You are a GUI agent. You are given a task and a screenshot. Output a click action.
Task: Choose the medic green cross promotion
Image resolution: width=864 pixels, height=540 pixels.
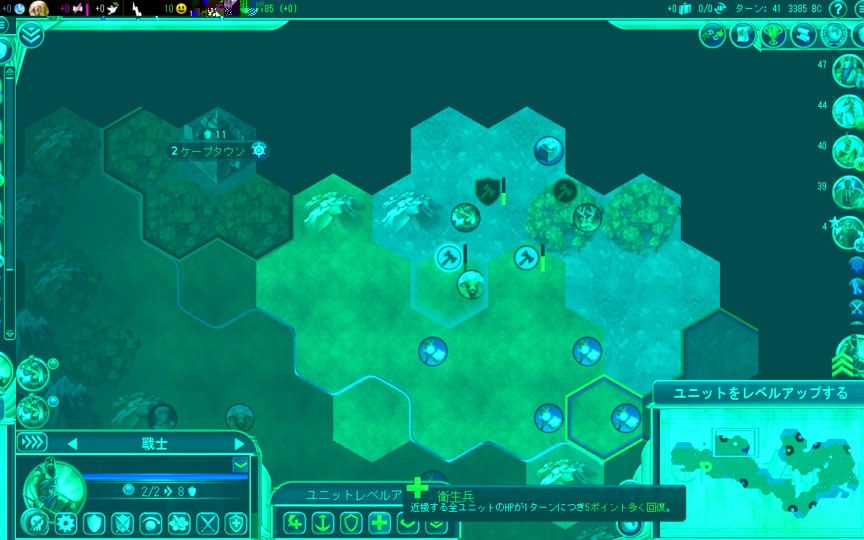(x=379, y=522)
